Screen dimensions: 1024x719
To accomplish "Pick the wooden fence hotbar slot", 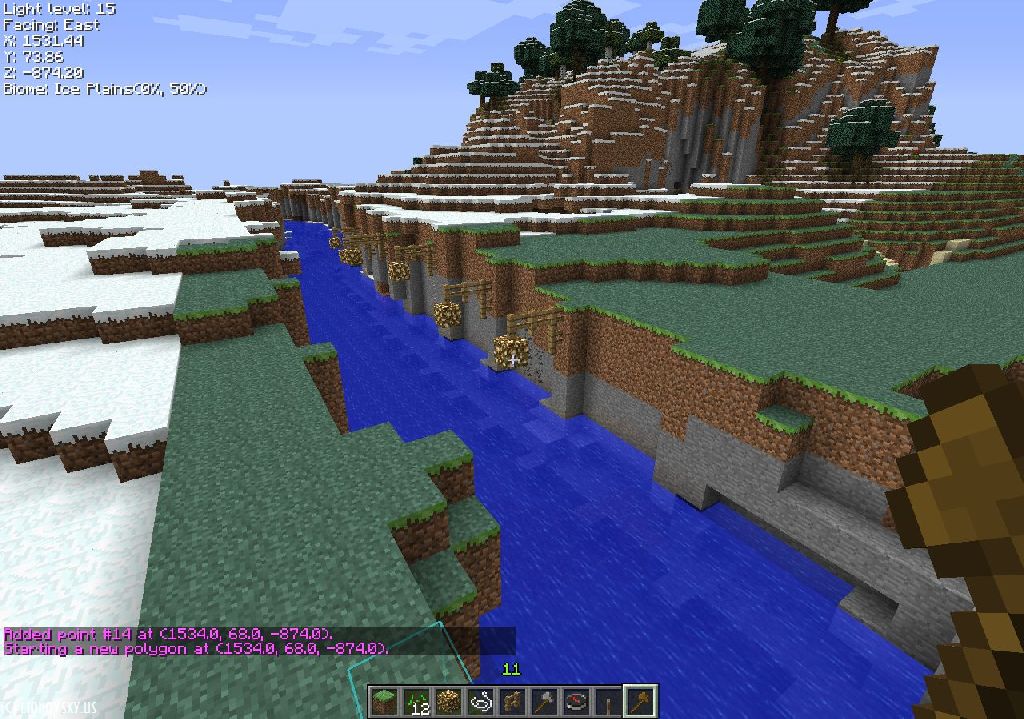I will [512, 702].
